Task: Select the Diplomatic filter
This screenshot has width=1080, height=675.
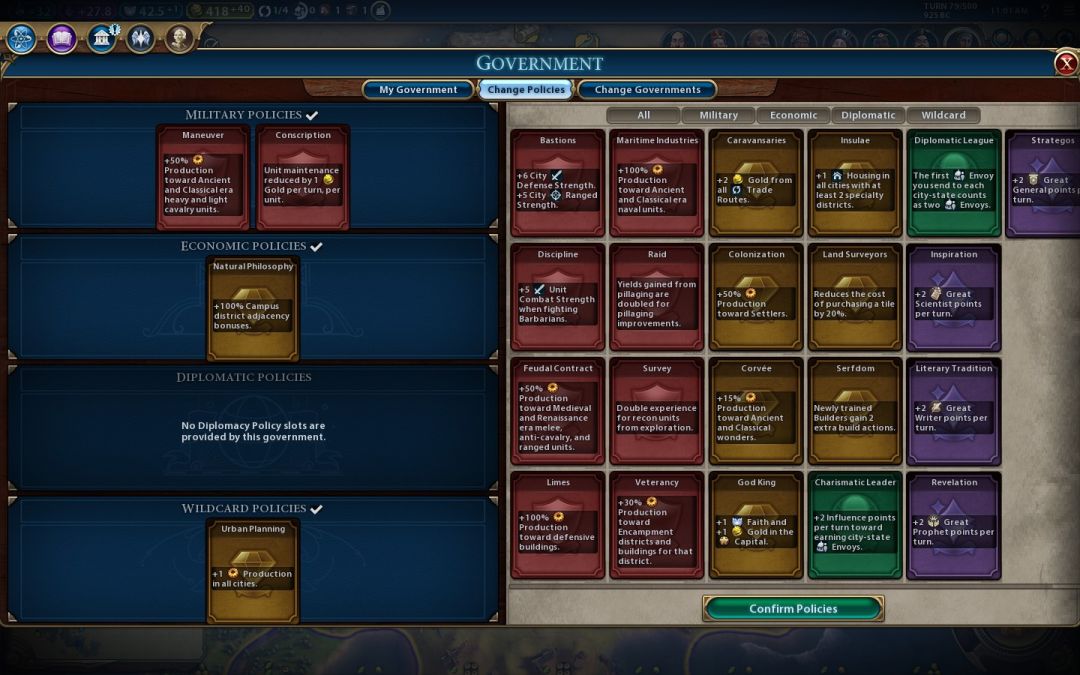Action: point(868,115)
